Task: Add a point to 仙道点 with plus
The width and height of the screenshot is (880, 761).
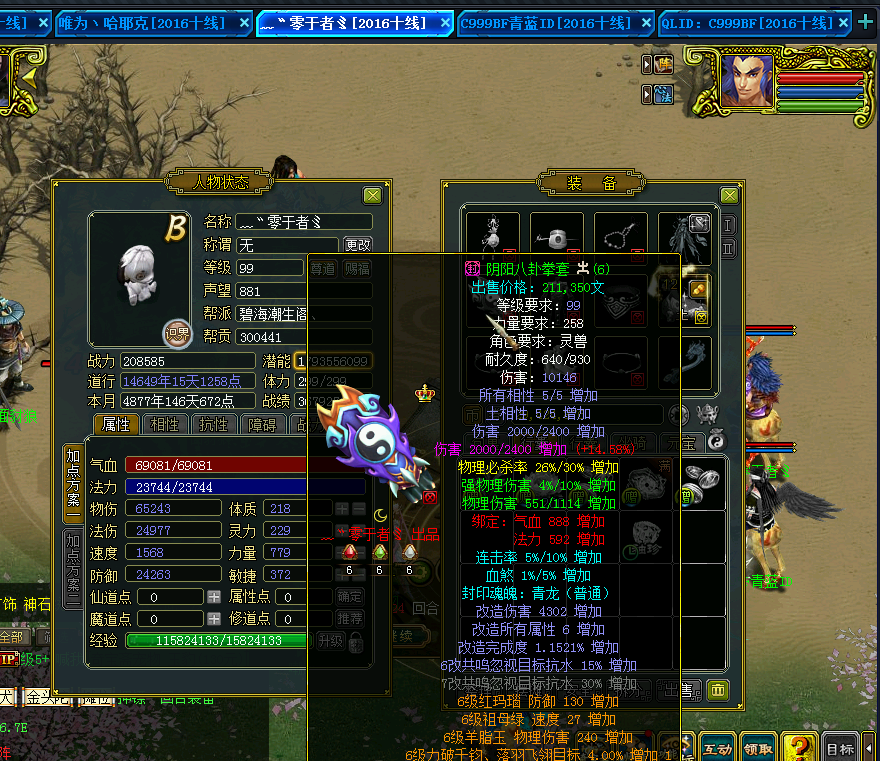Action: (x=214, y=596)
